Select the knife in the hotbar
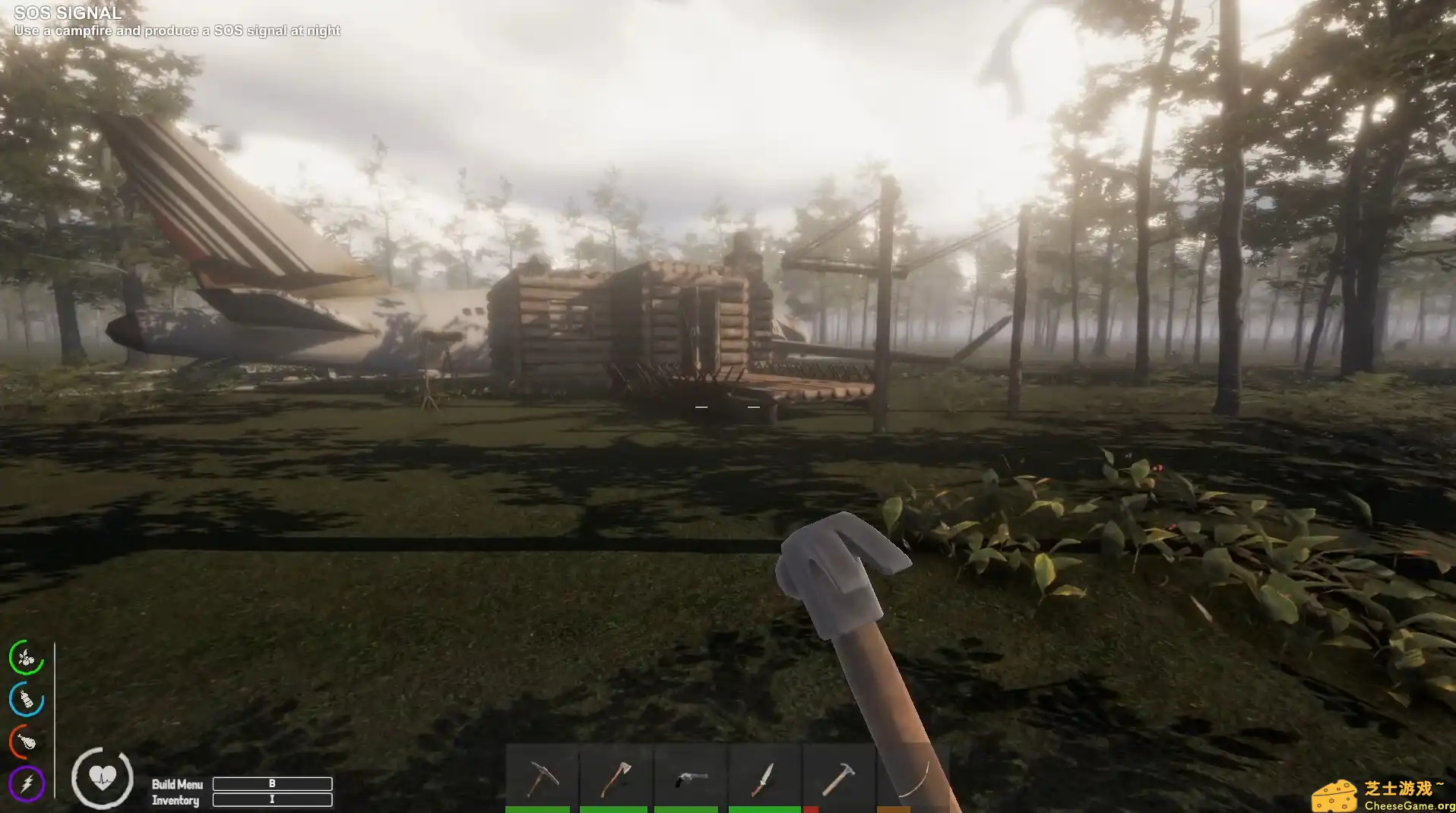 pyautogui.click(x=765, y=775)
